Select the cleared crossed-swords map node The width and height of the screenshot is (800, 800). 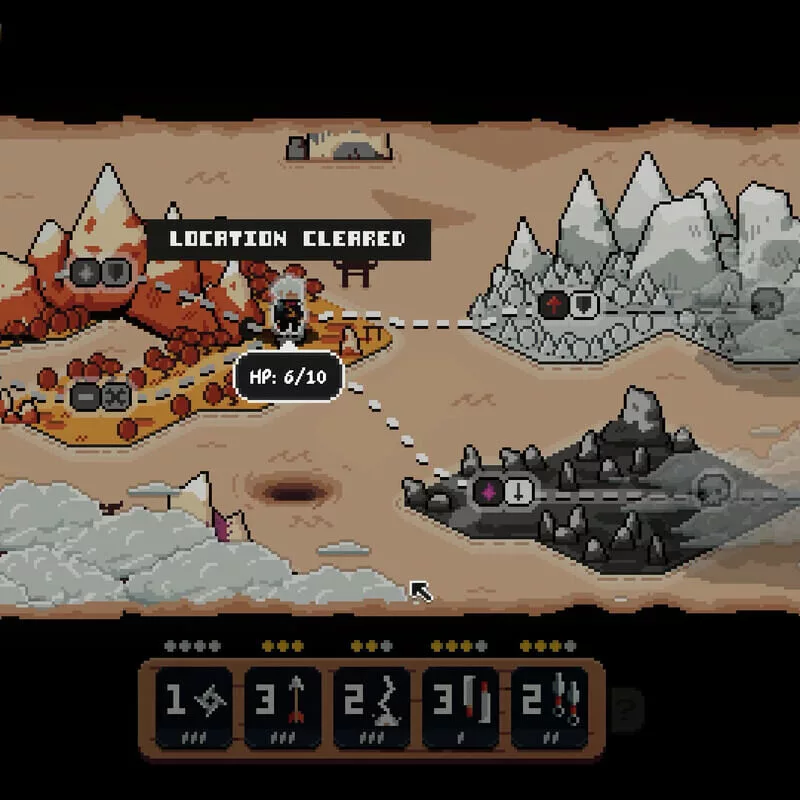click(102, 396)
